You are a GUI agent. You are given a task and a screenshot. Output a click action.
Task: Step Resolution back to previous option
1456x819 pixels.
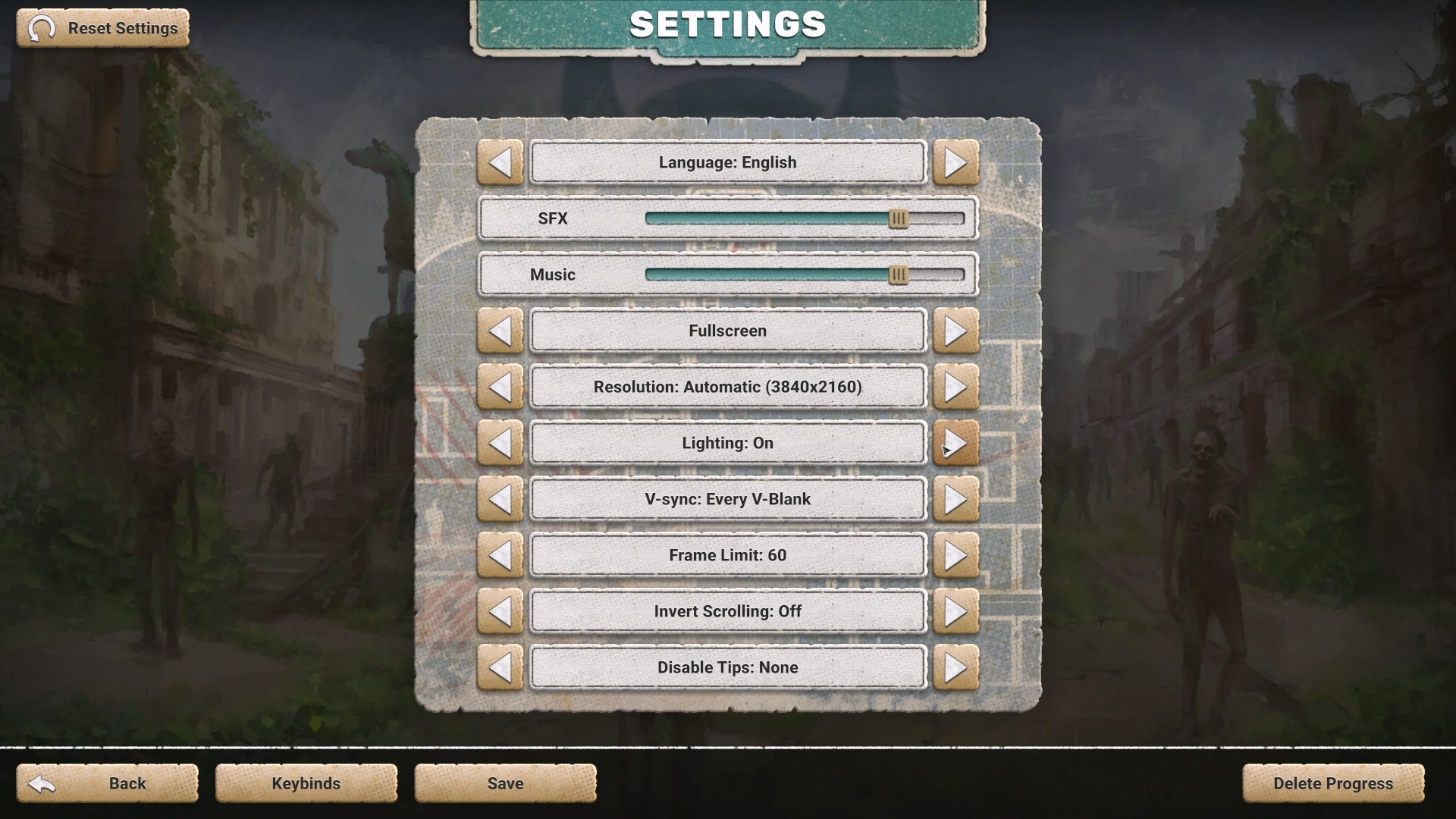(x=500, y=387)
